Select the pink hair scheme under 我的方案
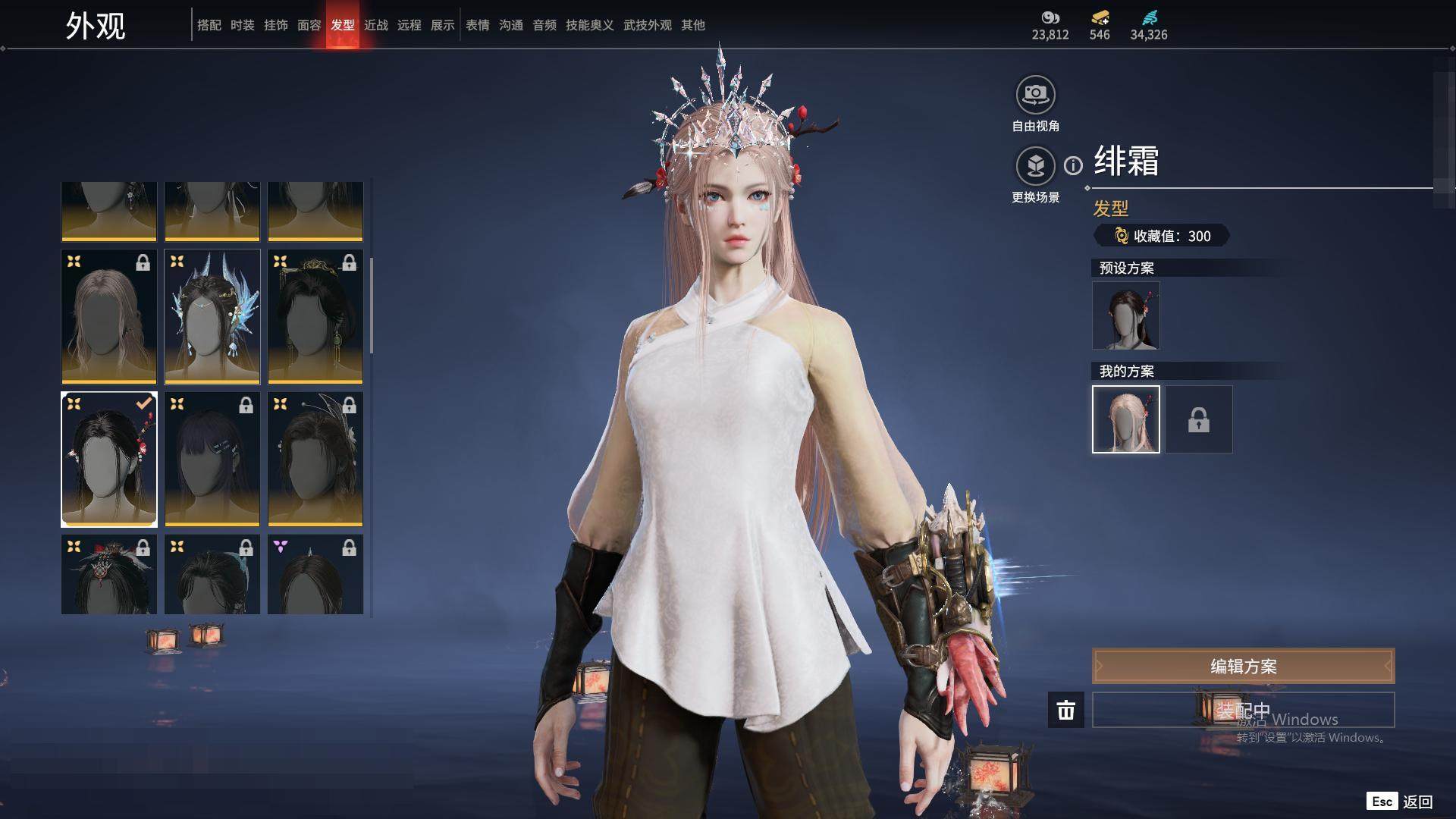The height and width of the screenshot is (819, 1456). (x=1125, y=419)
